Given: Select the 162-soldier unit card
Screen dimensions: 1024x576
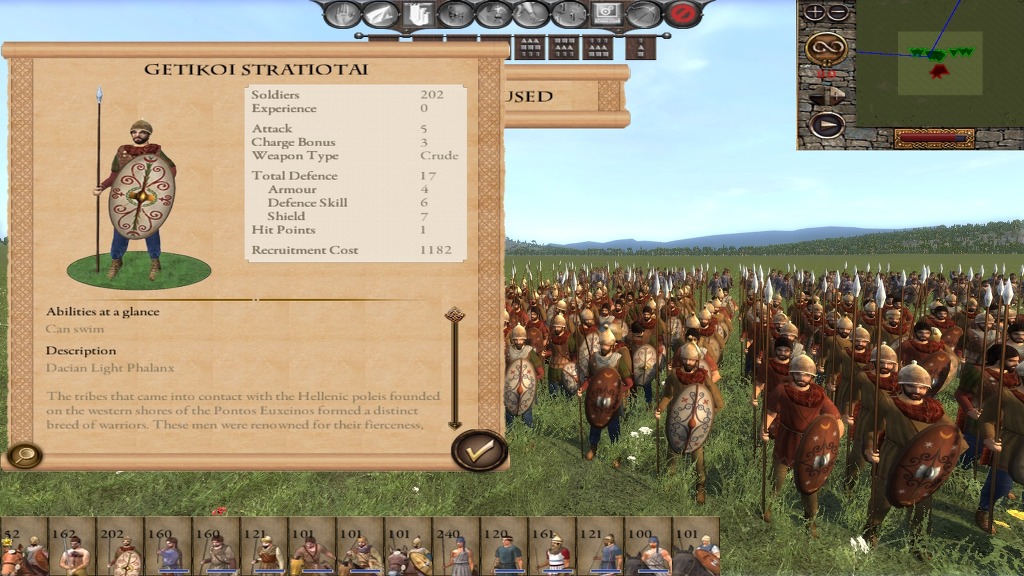Looking at the screenshot, I should 72,547.
